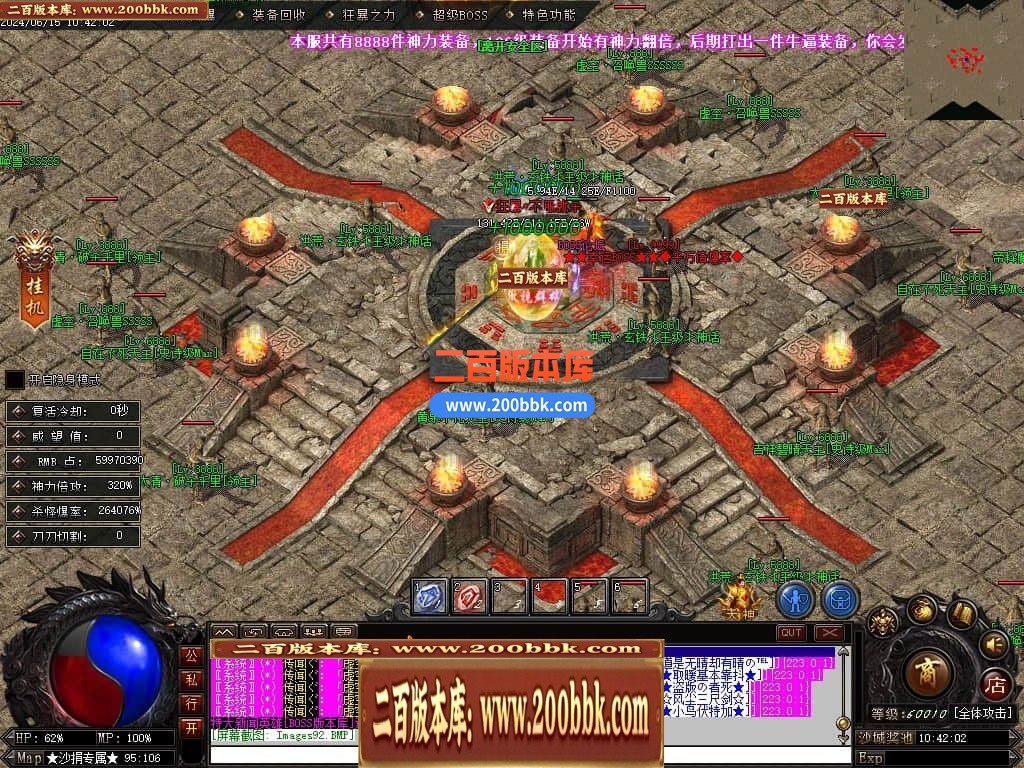Click the blue character figure round button

795,599
